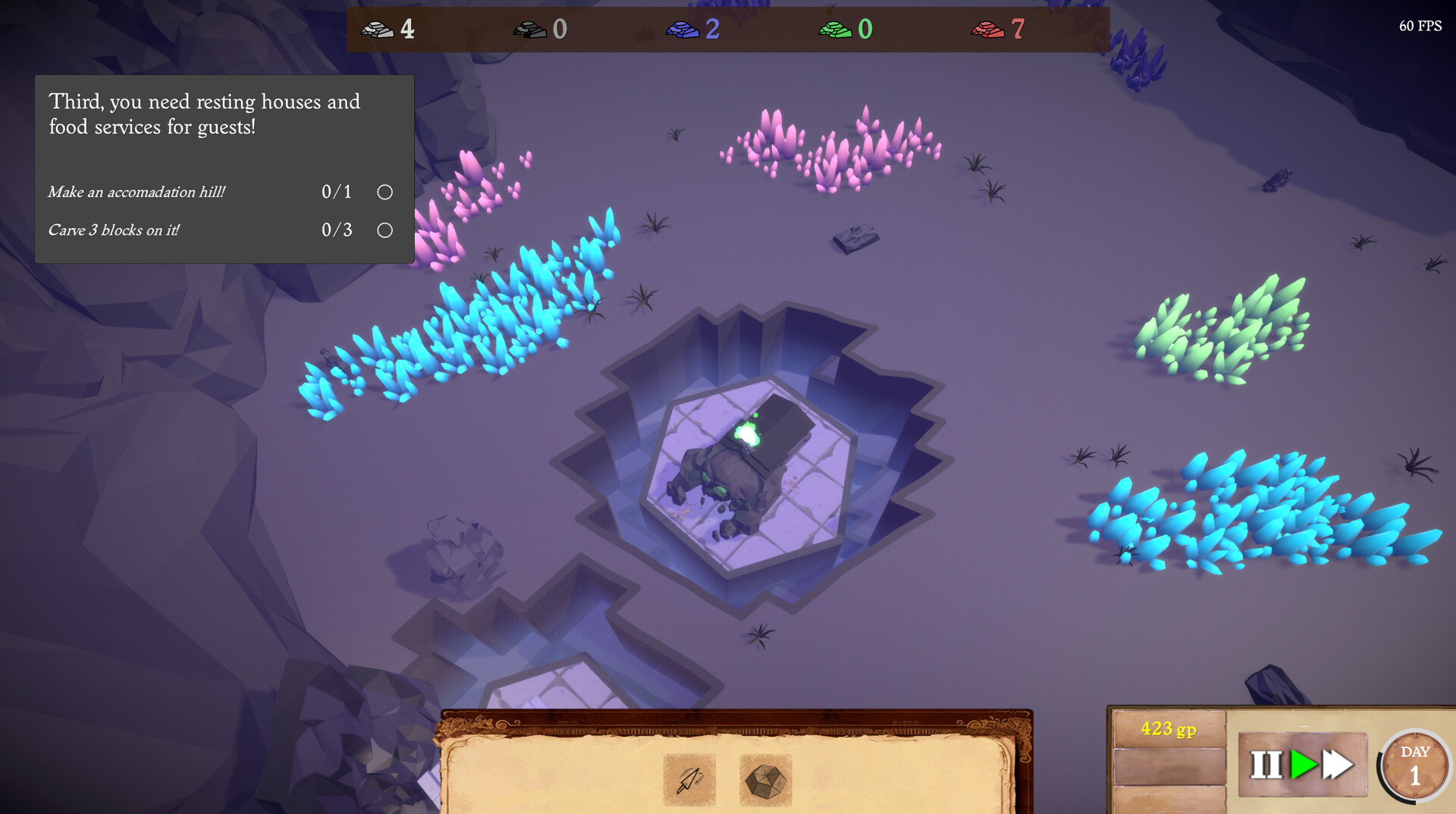Click the 423 gp gold display
Viewport: 1456px width, 814px height.
1168,729
